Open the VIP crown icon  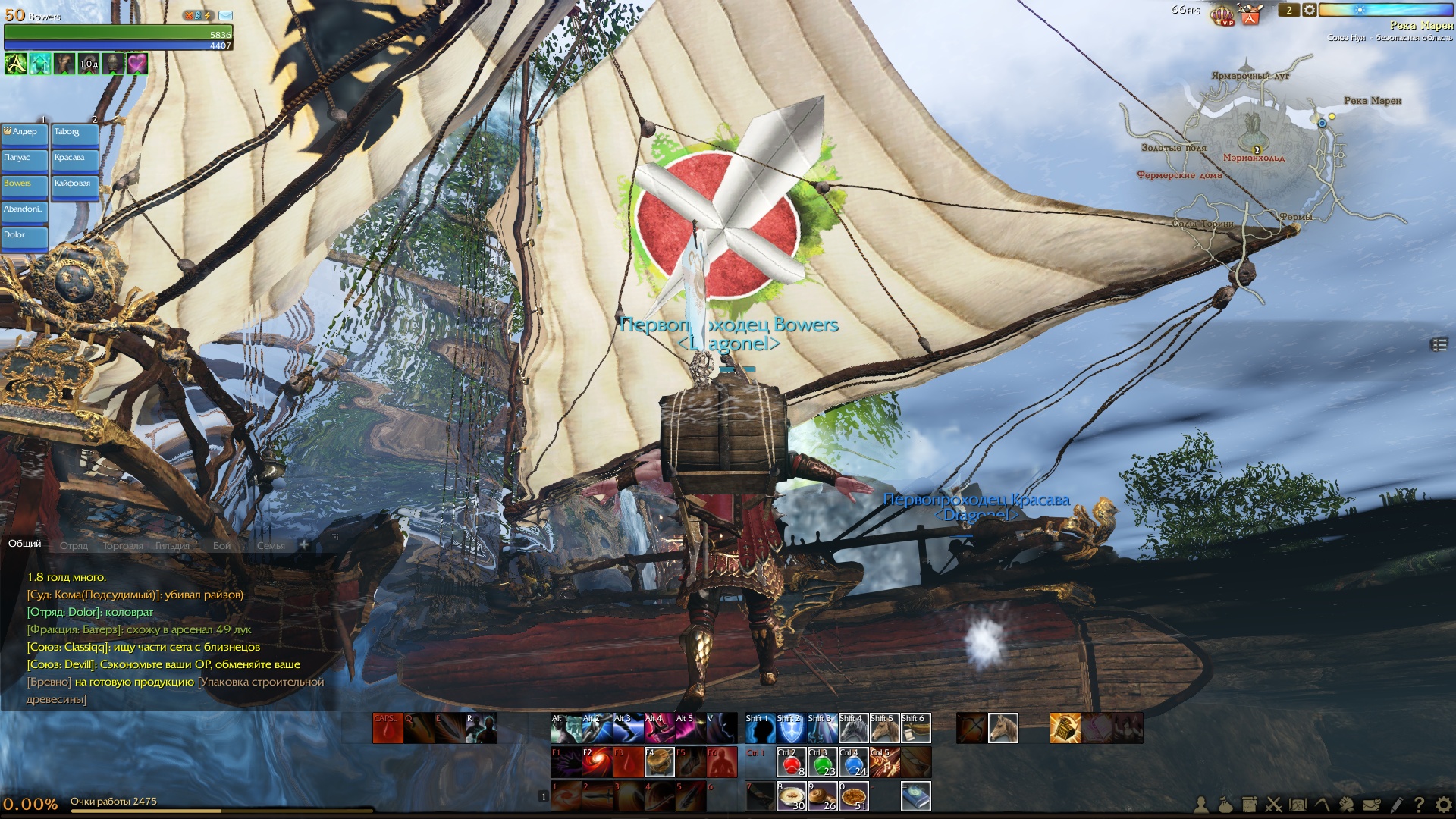1222,14
